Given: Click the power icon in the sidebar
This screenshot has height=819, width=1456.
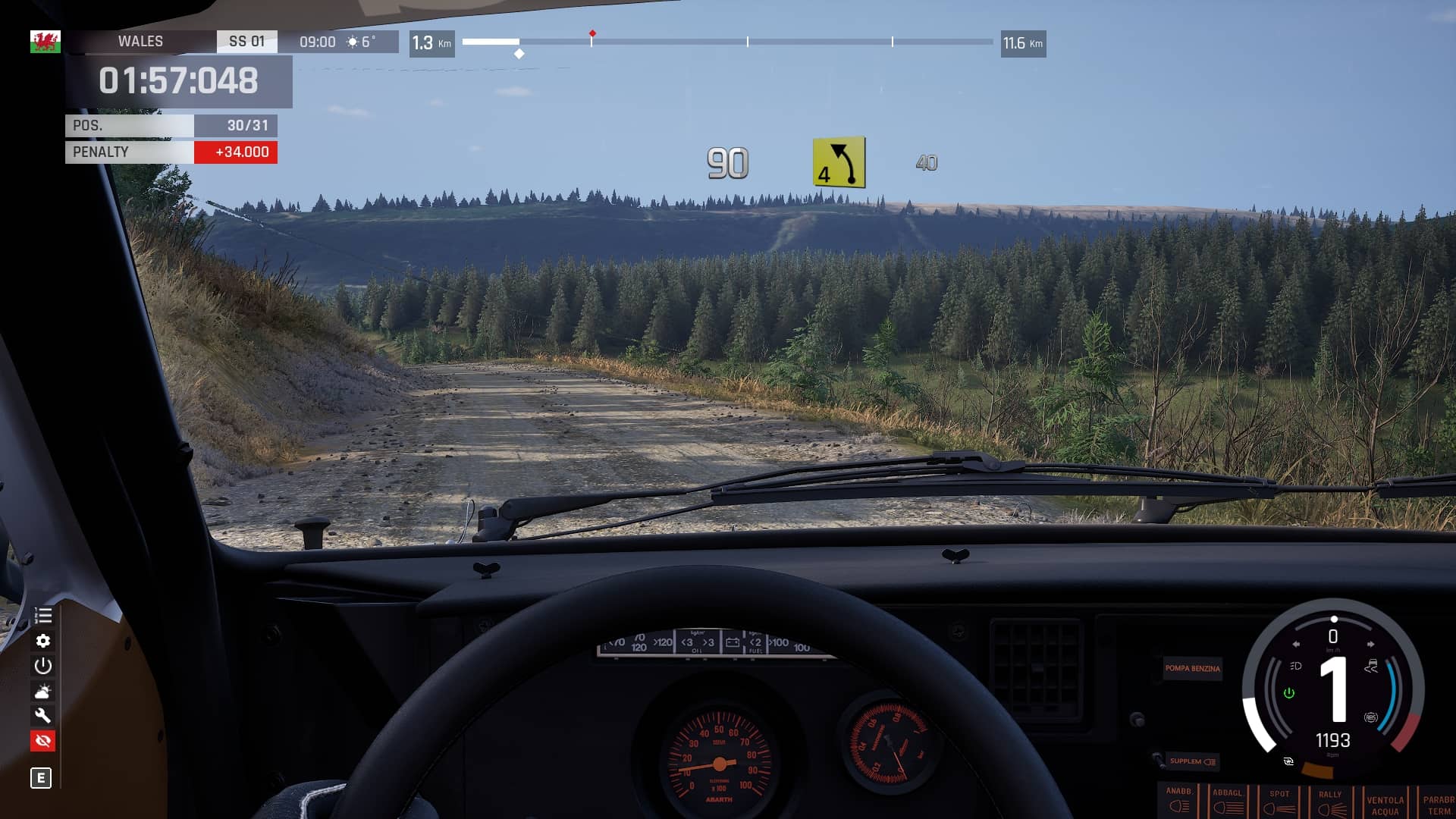Looking at the screenshot, I should point(43,666).
